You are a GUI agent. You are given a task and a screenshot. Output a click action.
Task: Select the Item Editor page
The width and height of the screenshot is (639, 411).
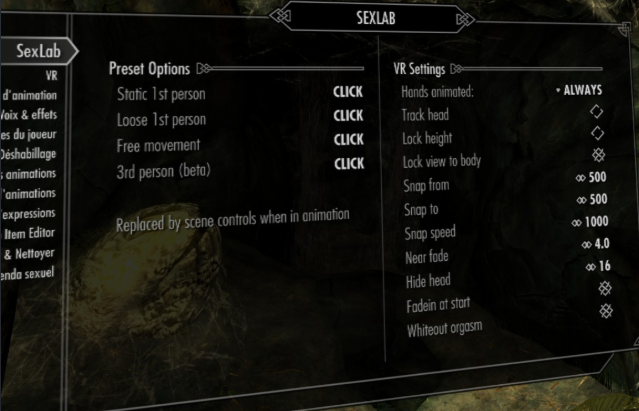coord(30,234)
